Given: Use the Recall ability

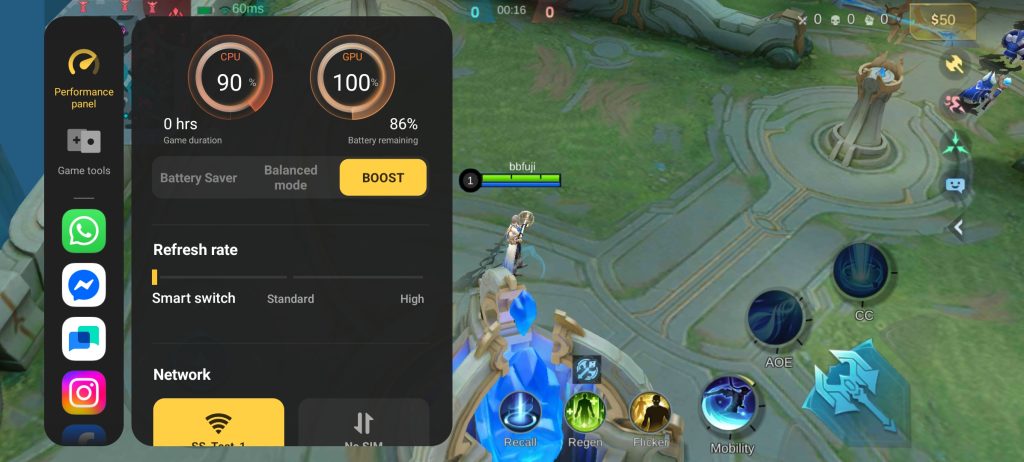Looking at the screenshot, I should click(520, 413).
